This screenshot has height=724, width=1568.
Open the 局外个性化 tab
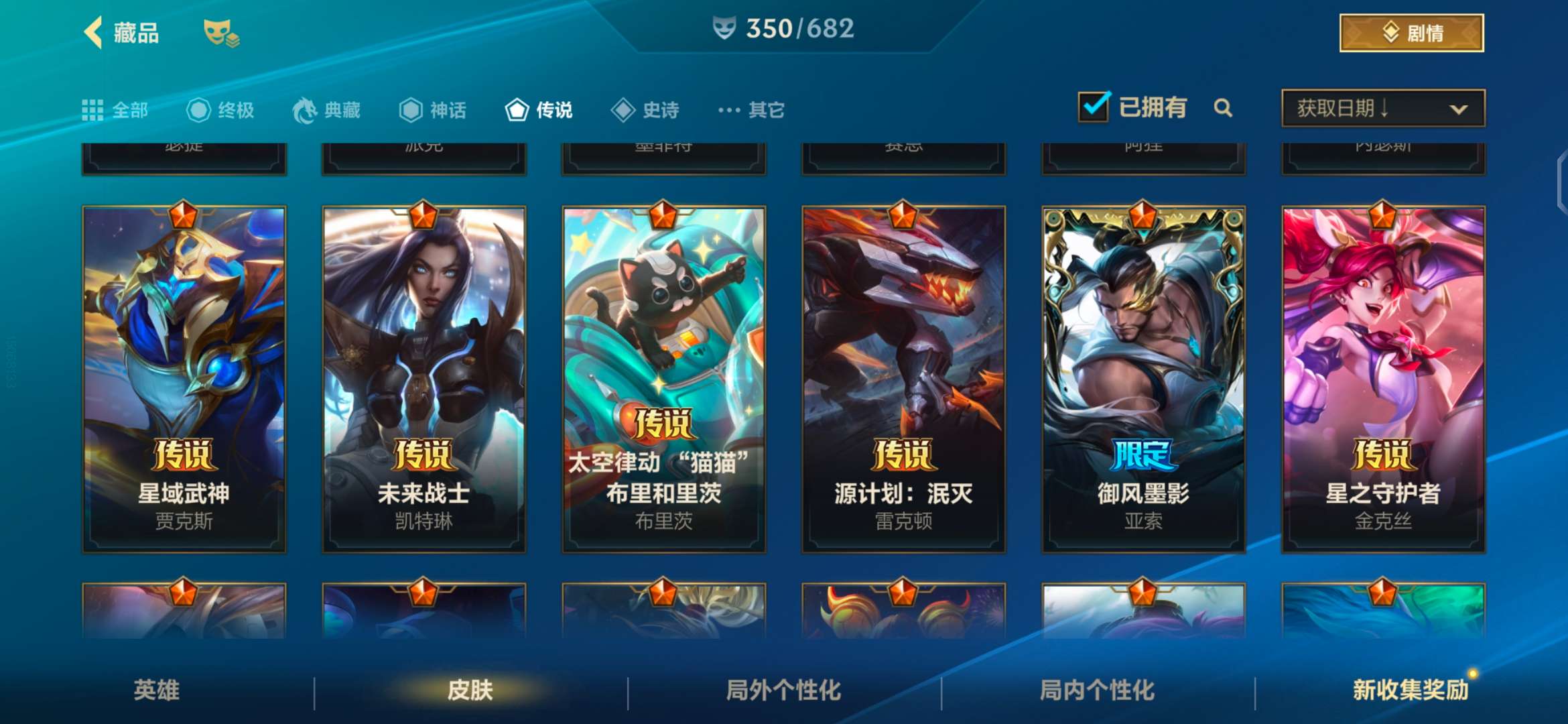click(x=784, y=690)
